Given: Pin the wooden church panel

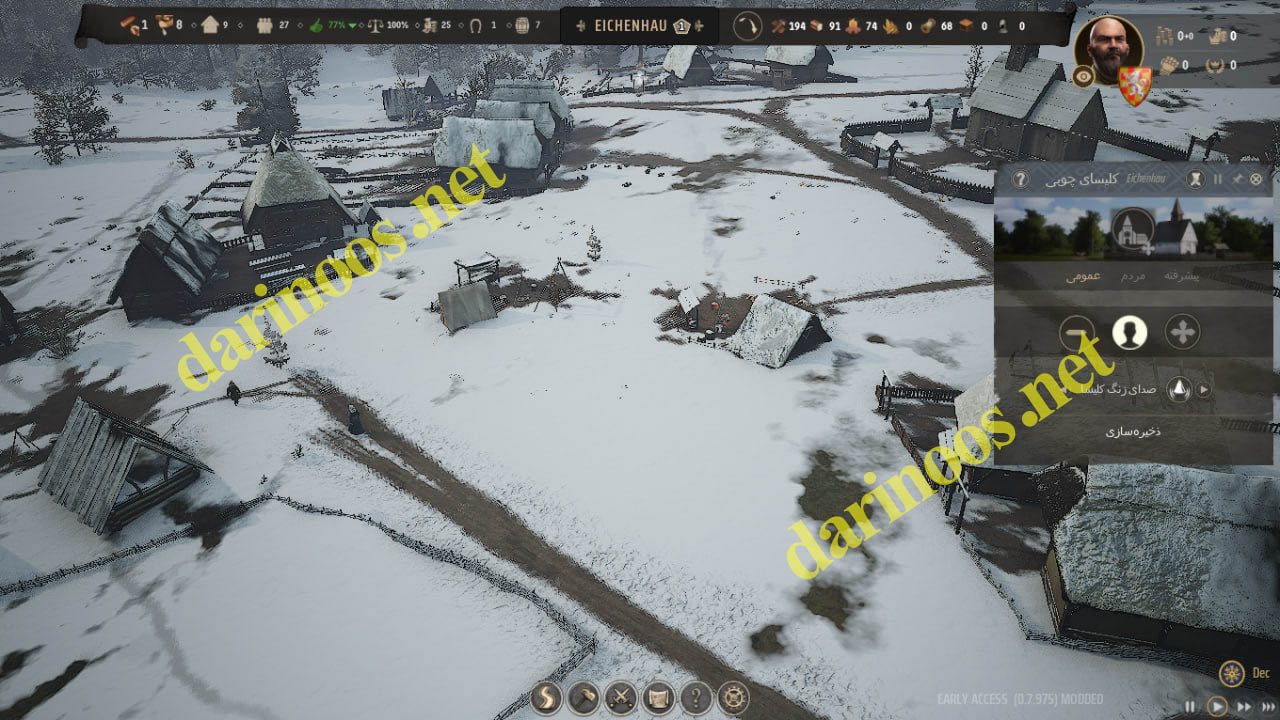Looking at the screenshot, I should pos(1237,179).
